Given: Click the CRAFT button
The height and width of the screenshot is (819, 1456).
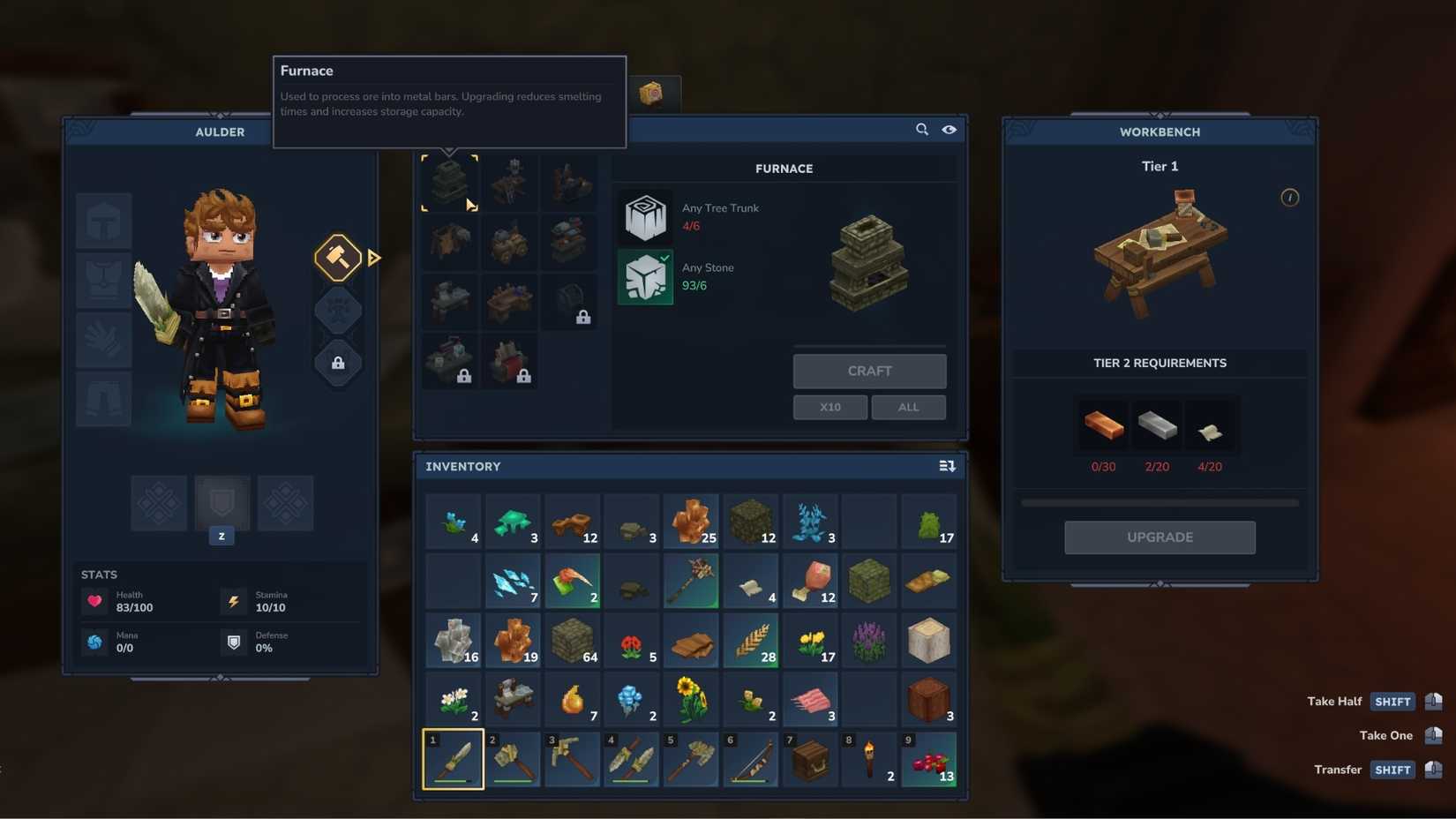Looking at the screenshot, I should (x=869, y=371).
